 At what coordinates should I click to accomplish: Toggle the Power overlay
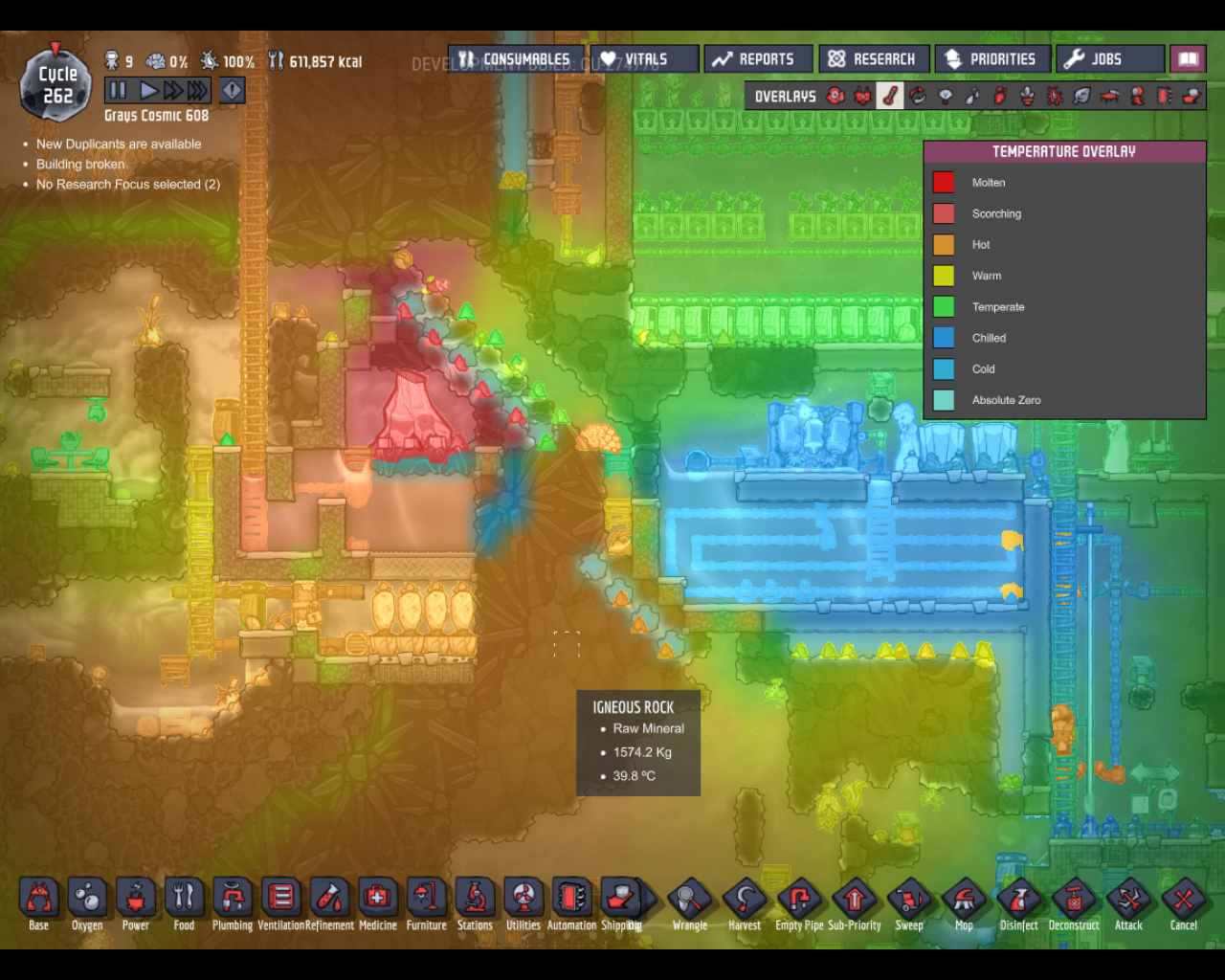[x=862, y=96]
